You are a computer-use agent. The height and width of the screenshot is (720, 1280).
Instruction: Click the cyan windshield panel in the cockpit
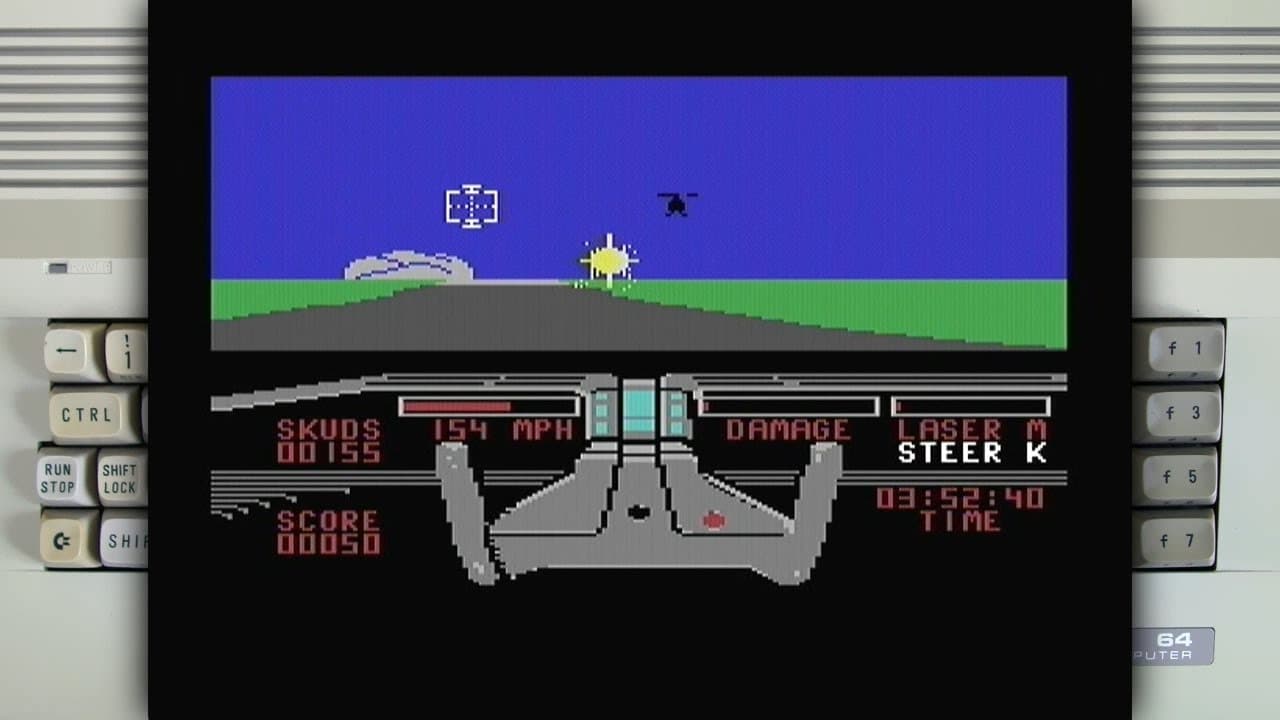pyautogui.click(x=640, y=408)
